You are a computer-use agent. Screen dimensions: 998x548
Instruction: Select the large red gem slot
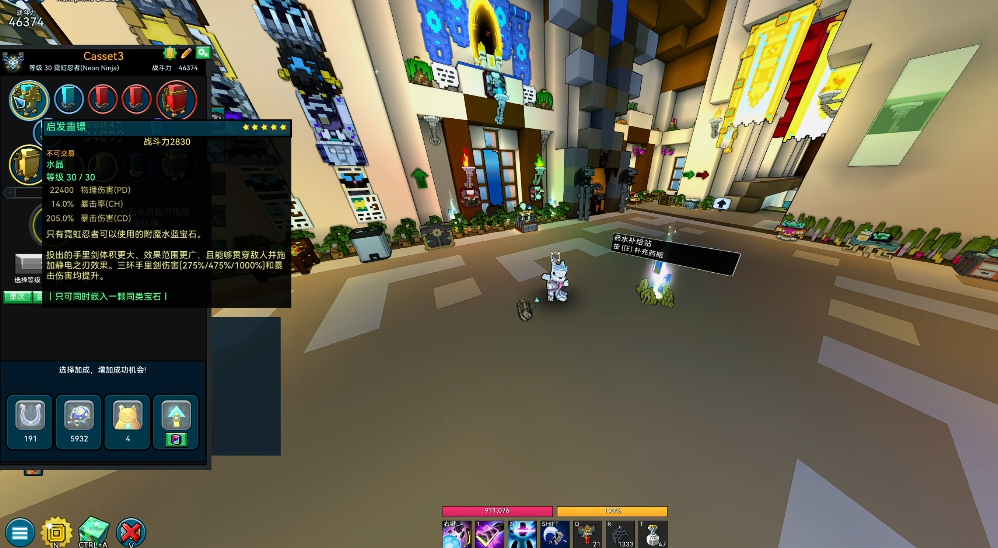click(175, 100)
